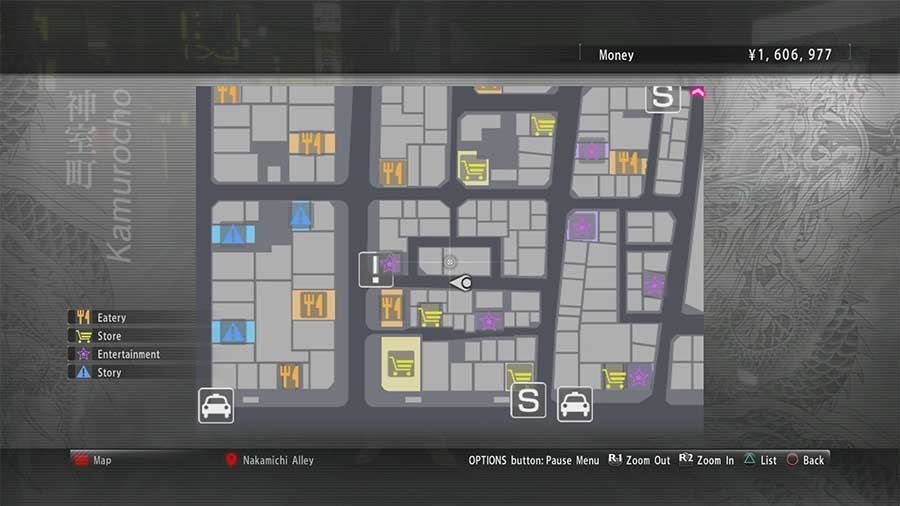
Task: Choose the Store legend entry
Action: [x=107, y=336]
